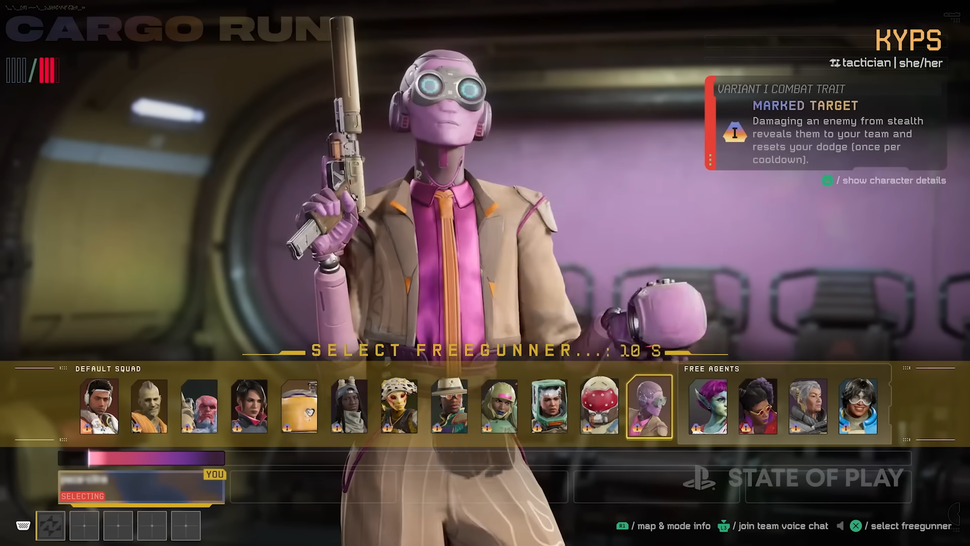Viewport: 970px width, 546px height.
Task: Choose the freegunner in the brimmed hat
Action: tap(449, 406)
